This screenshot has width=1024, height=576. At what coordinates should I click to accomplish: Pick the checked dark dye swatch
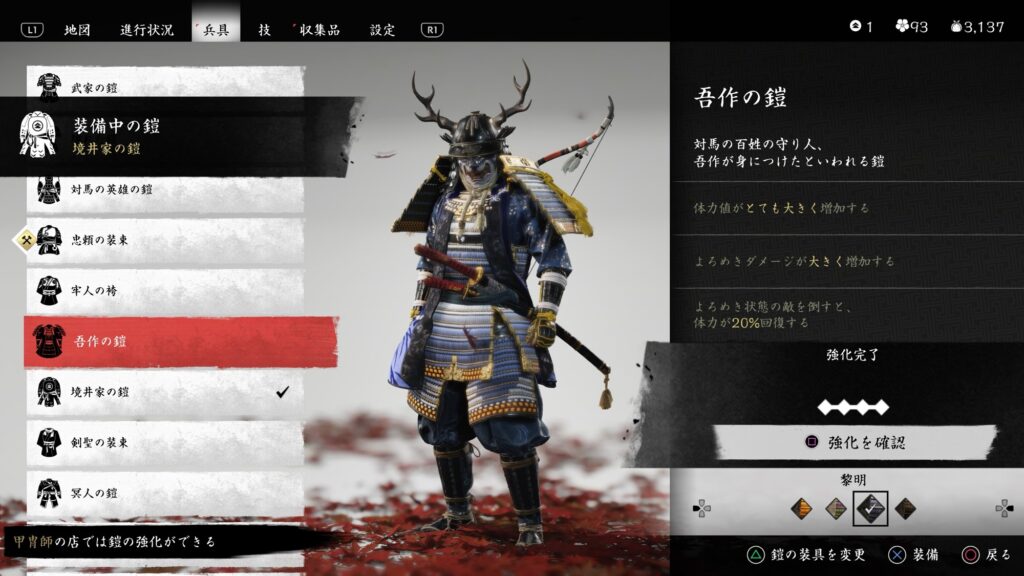870,509
